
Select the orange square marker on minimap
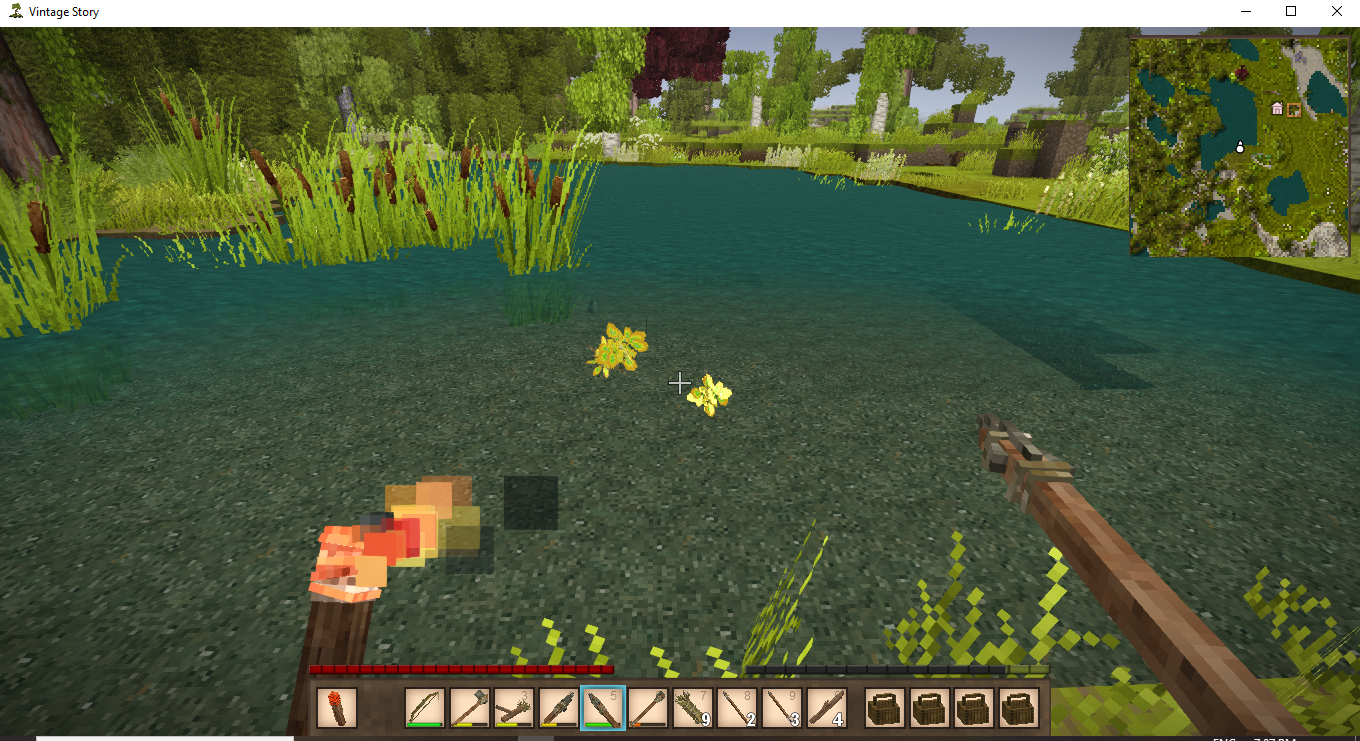click(x=1294, y=109)
